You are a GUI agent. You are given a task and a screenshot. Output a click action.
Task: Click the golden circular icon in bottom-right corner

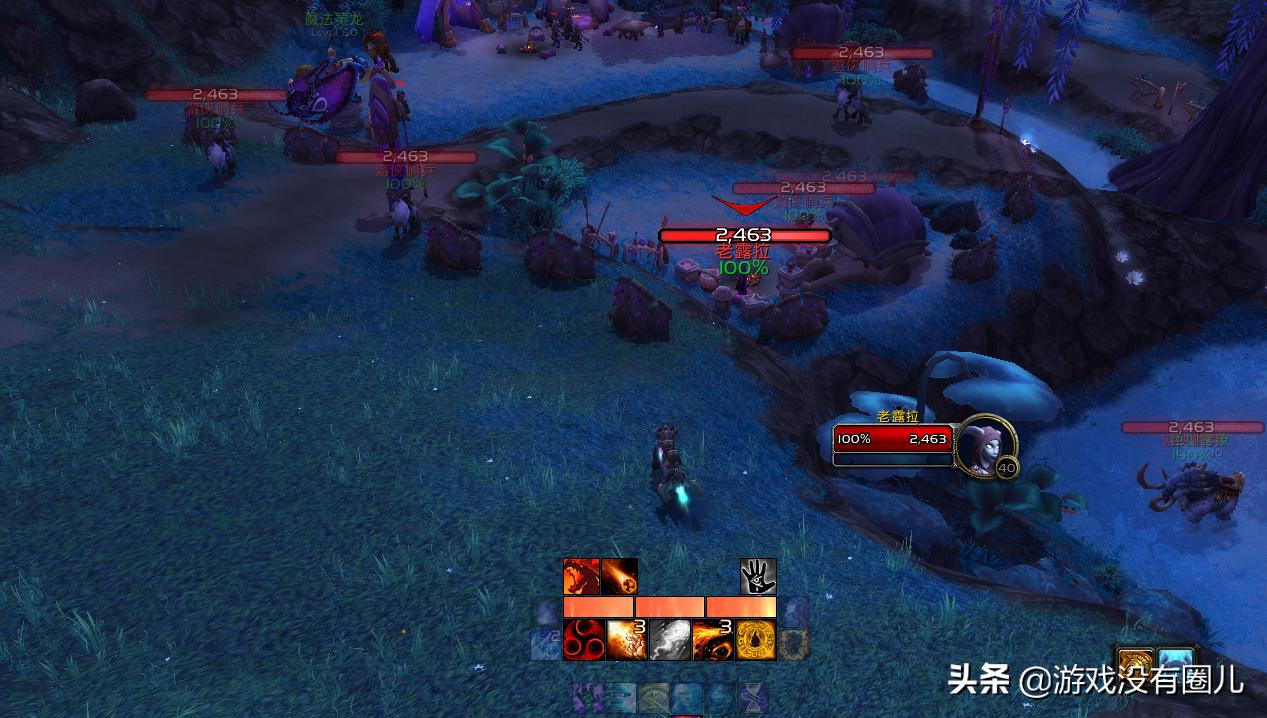click(1135, 663)
